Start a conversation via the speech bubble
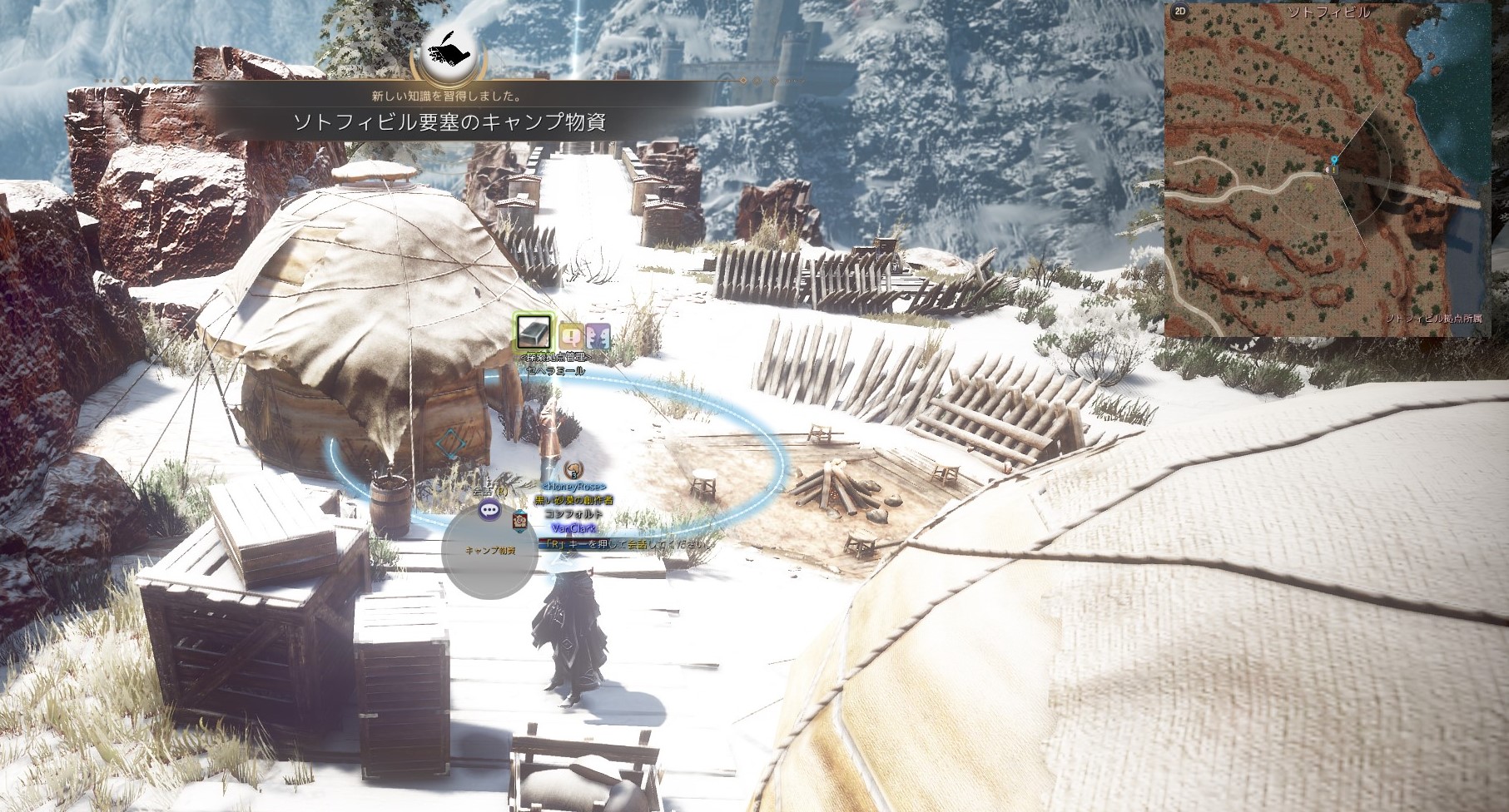Viewport: 1509px width, 812px height. point(490,511)
